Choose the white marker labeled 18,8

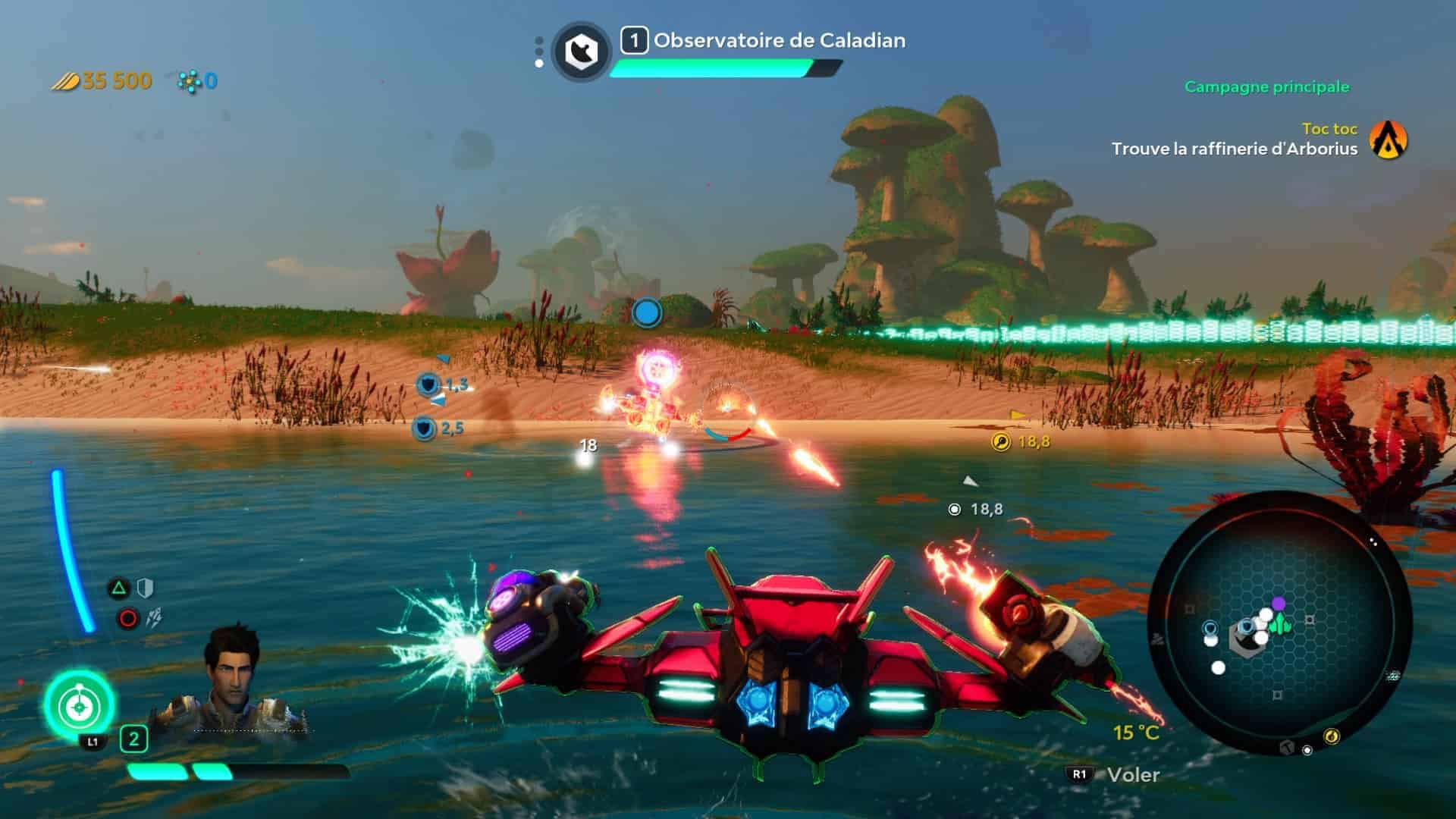[x=955, y=510]
